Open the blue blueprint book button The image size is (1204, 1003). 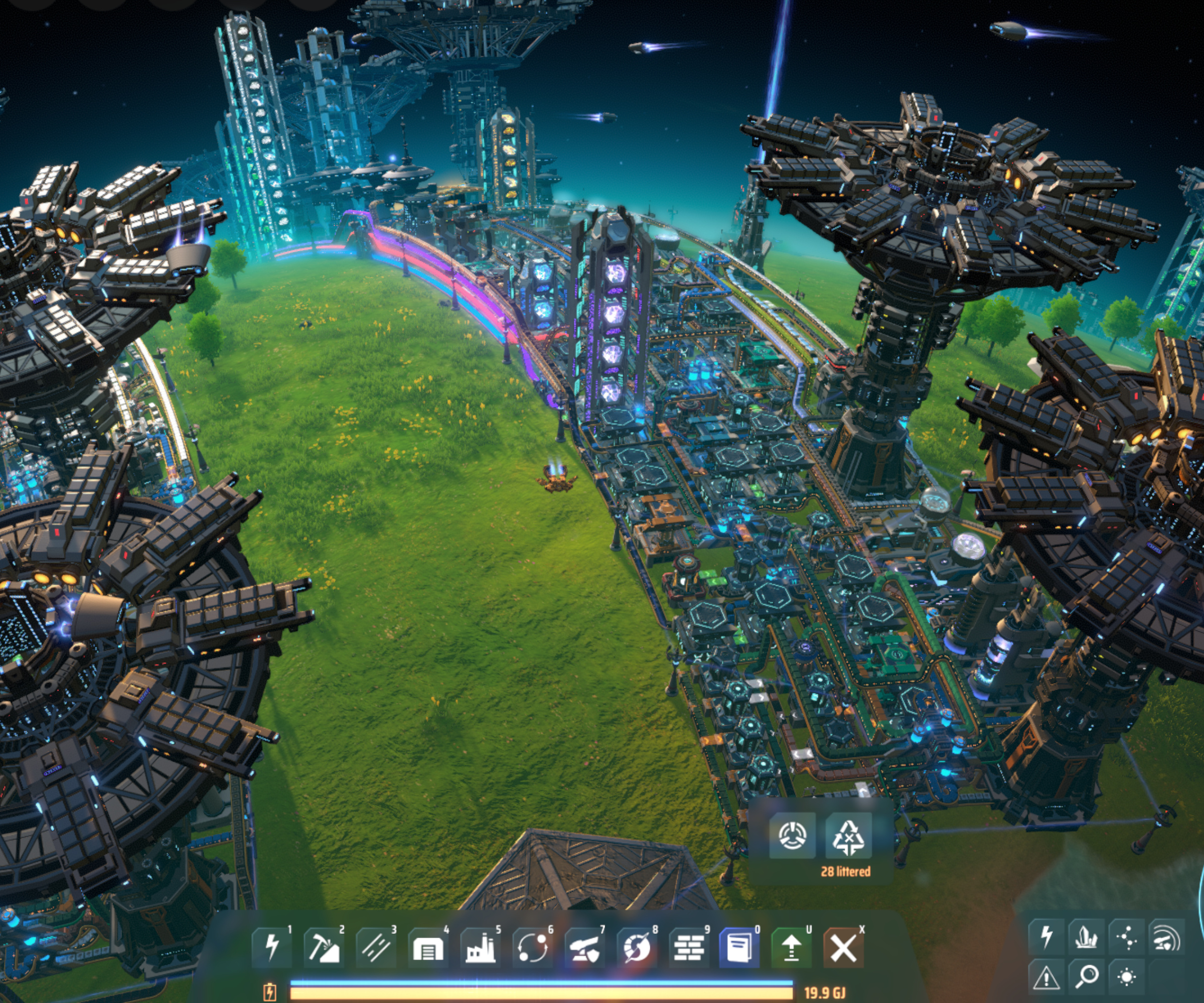pyautogui.click(x=739, y=947)
